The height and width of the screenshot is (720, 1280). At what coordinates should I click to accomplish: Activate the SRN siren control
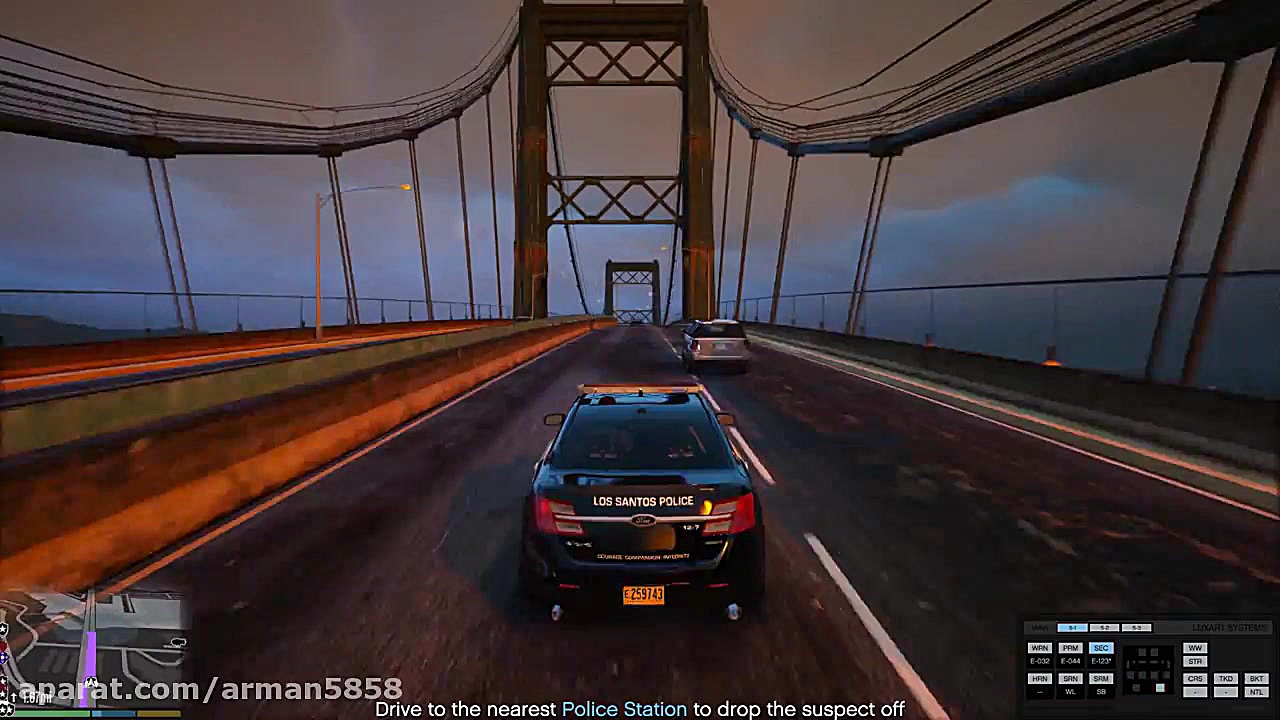coord(1070,678)
